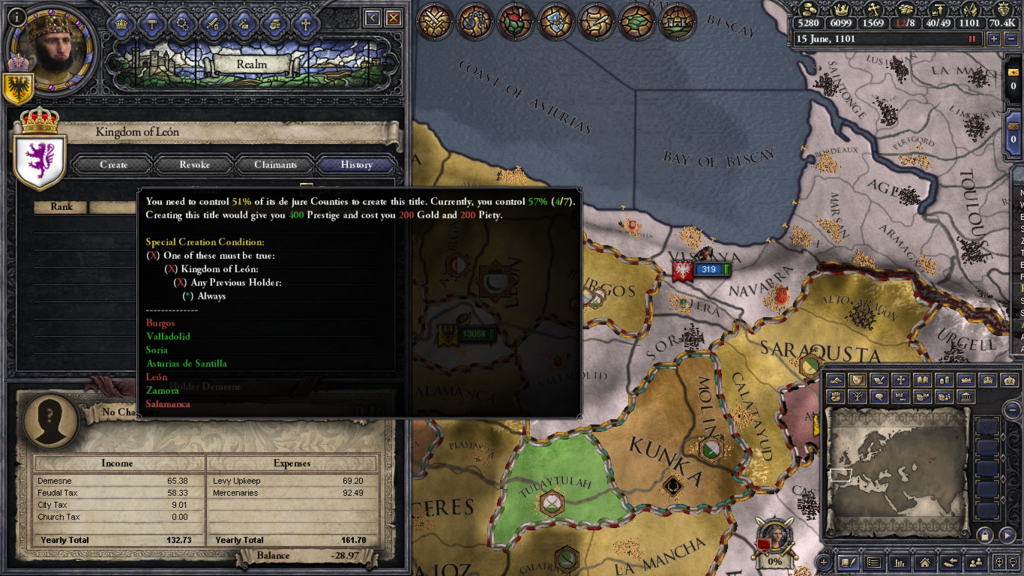Switch to the History tab

pyautogui.click(x=356, y=165)
